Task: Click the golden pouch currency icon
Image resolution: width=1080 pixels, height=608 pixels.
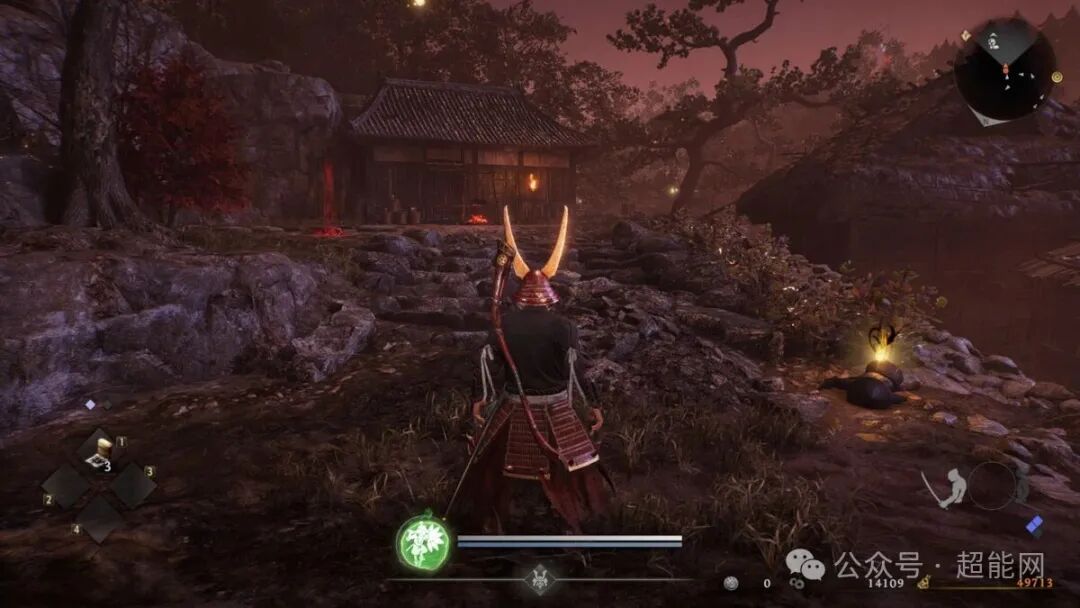Action: 925,582
